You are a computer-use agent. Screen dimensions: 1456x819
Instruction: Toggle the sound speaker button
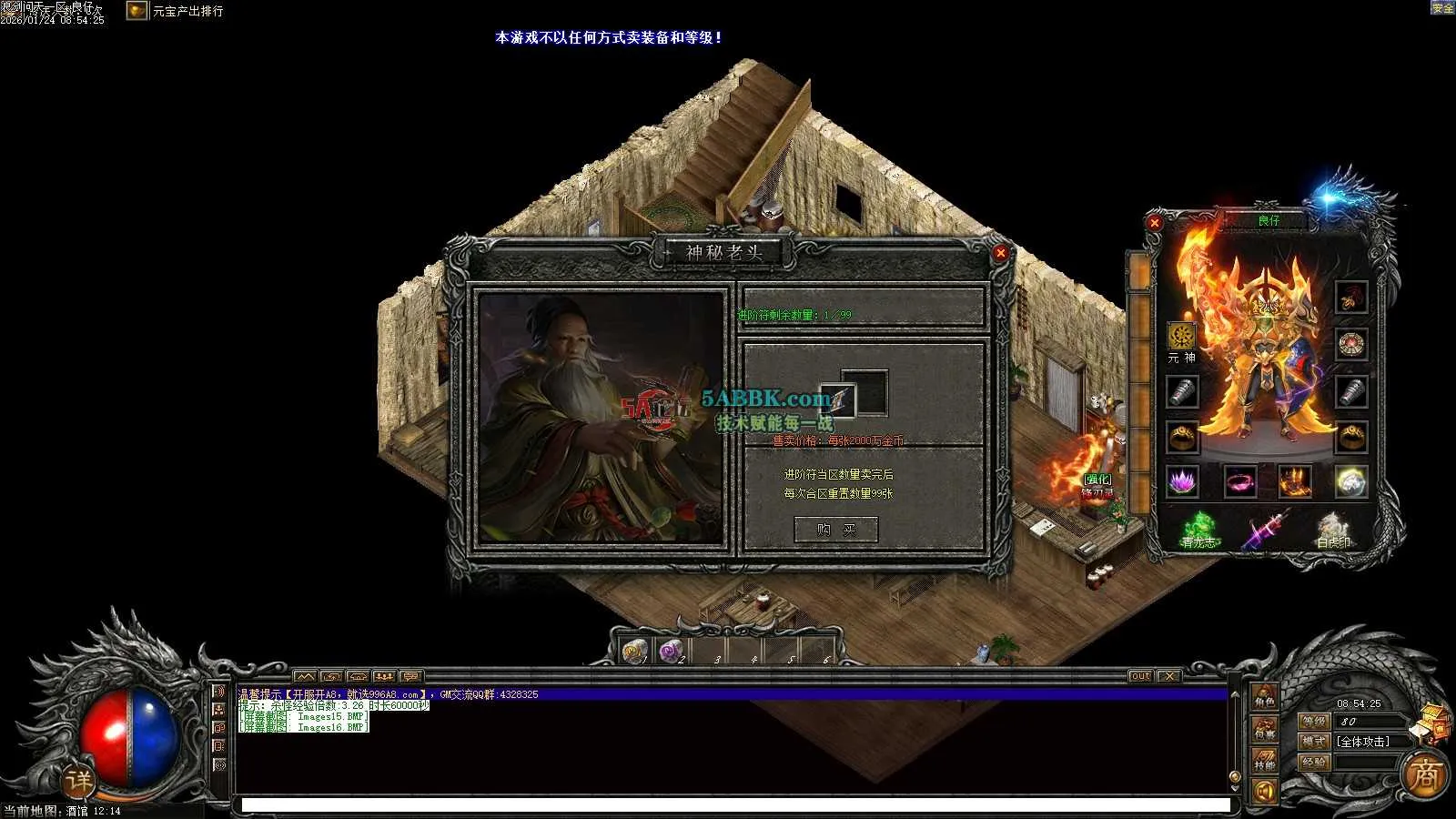1264,792
